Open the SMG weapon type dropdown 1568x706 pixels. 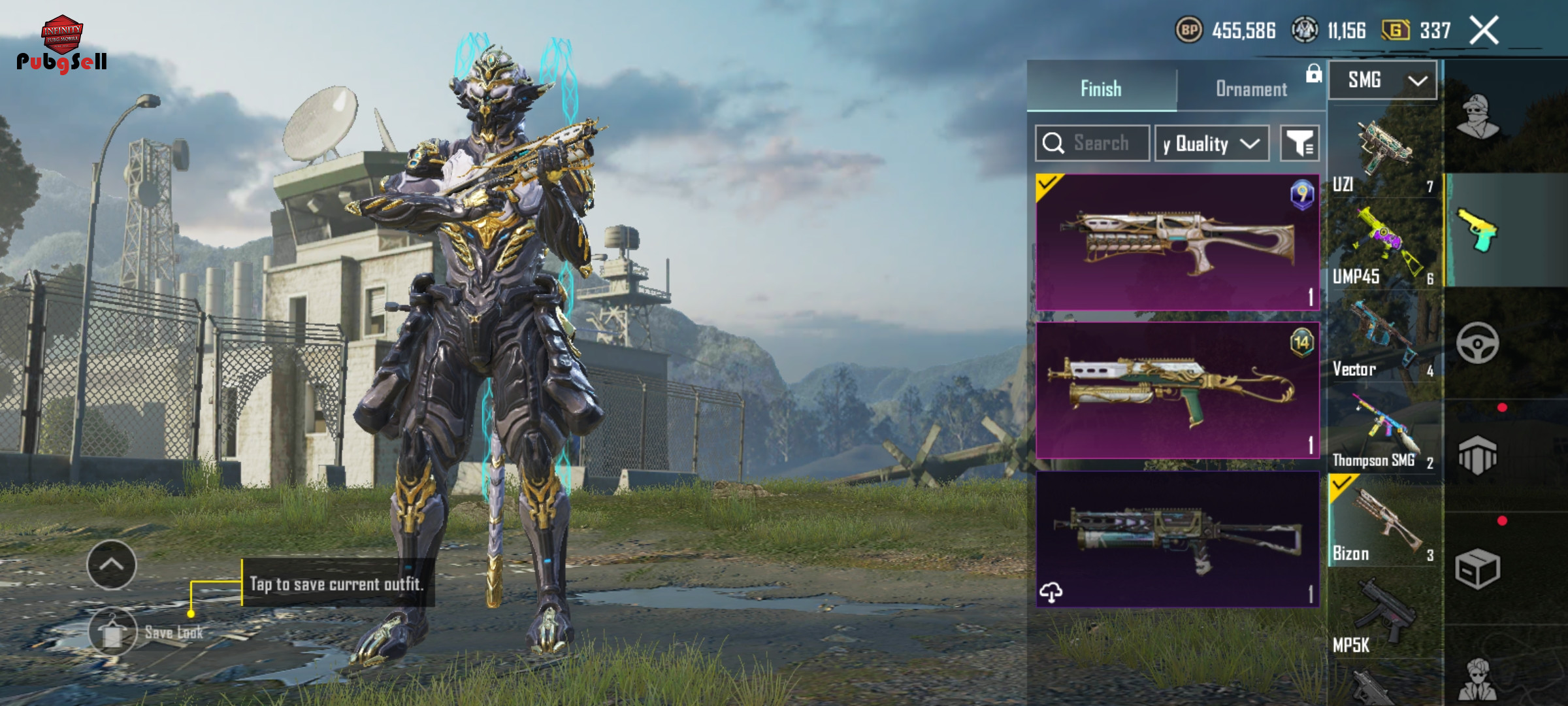point(1382,80)
